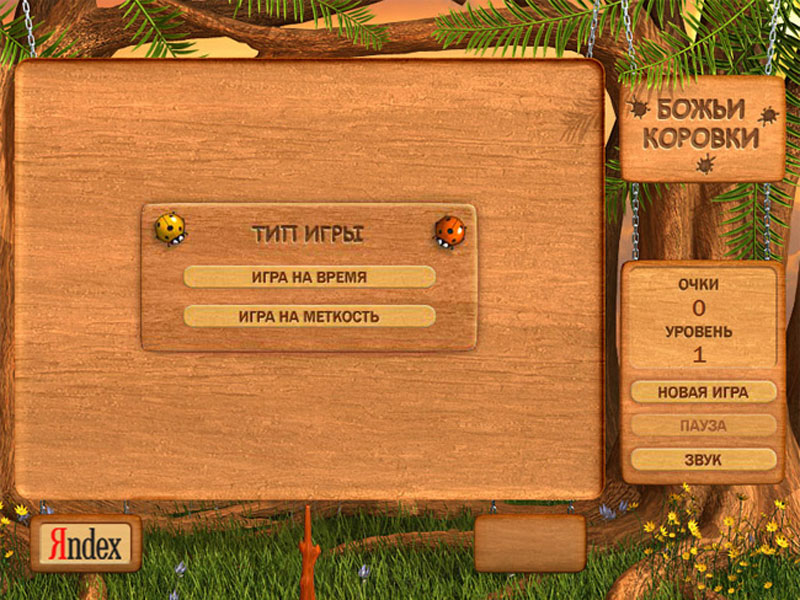Open the Yandex logo link
Image resolution: width=800 pixels, height=600 pixels.
(85, 544)
